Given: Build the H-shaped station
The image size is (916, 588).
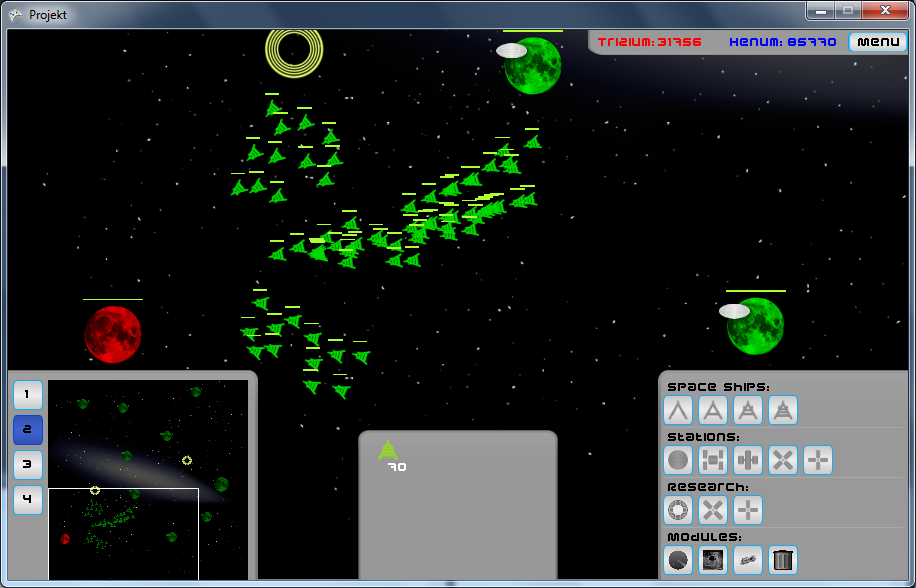Looking at the screenshot, I should click(x=713, y=460).
